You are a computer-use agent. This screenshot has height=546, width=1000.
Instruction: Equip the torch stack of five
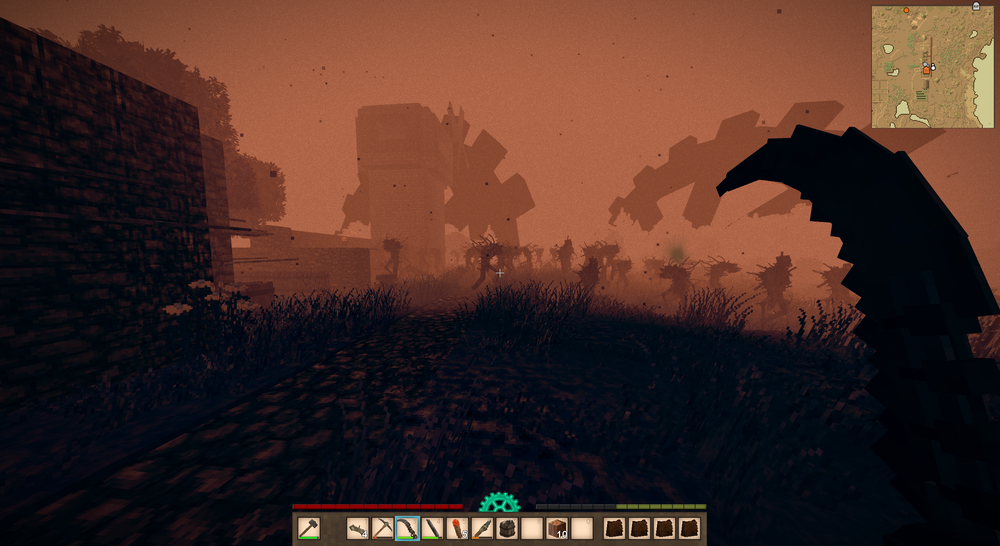click(x=457, y=529)
